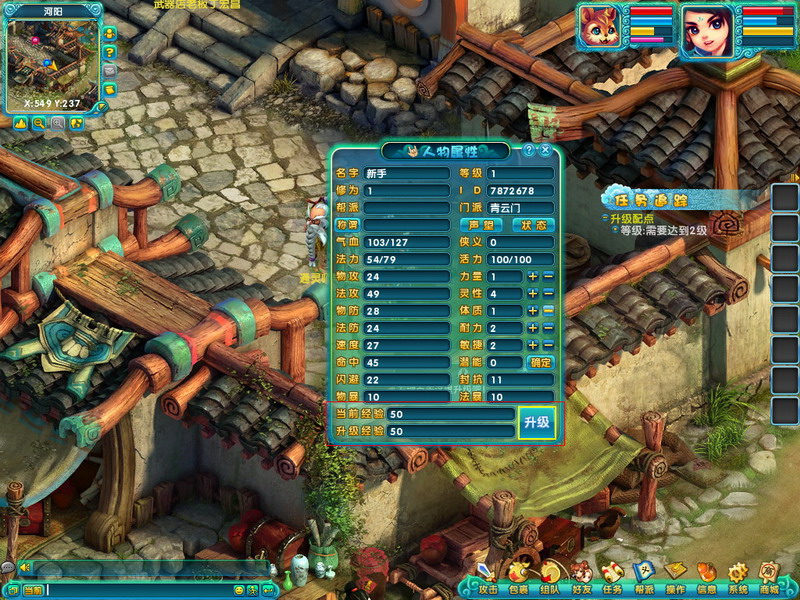Close the 人物属性 character window
Image resolution: width=800 pixels, height=600 pixels.
pos(546,150)
